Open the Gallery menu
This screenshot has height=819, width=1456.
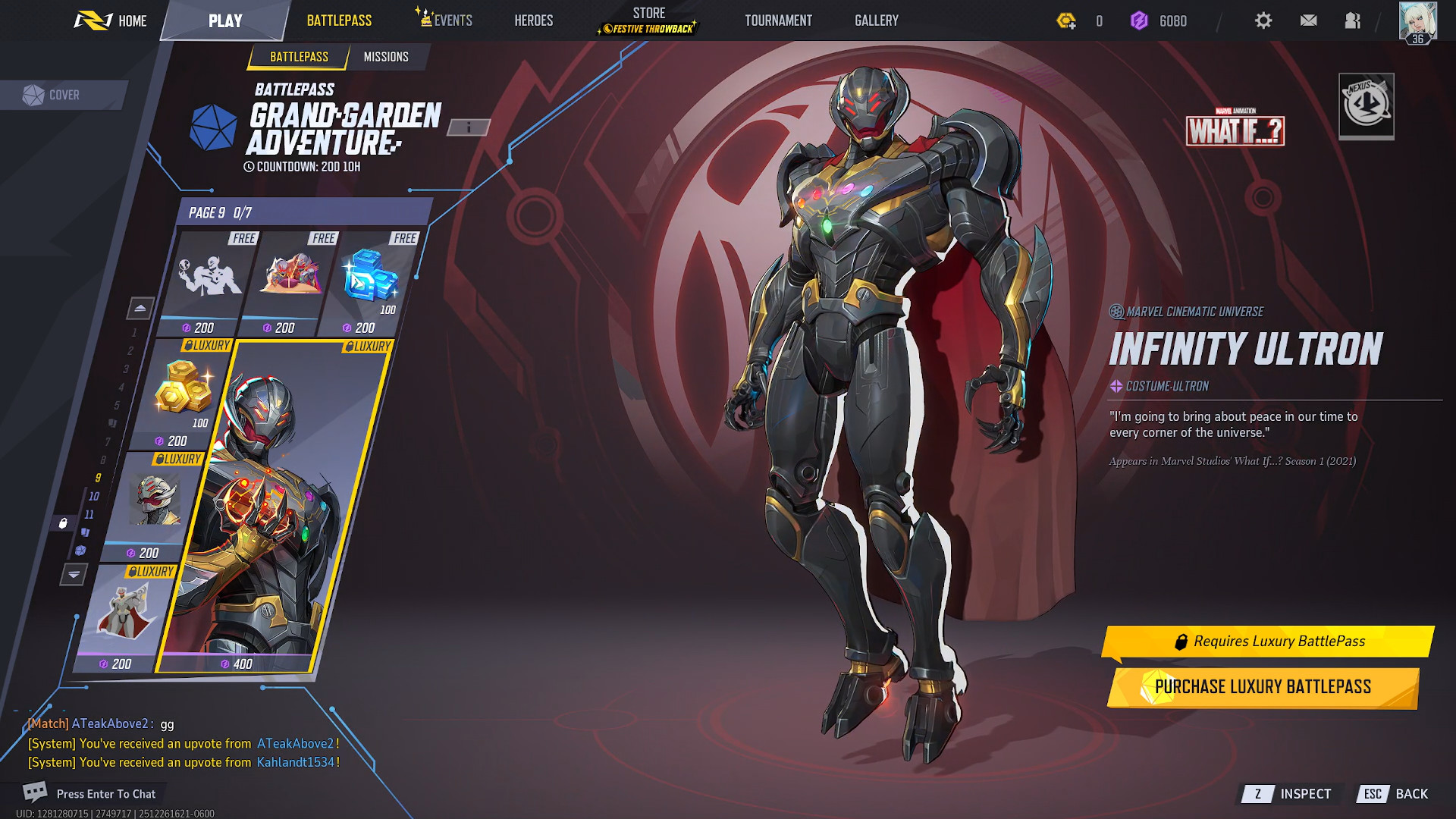click(876, 20)
